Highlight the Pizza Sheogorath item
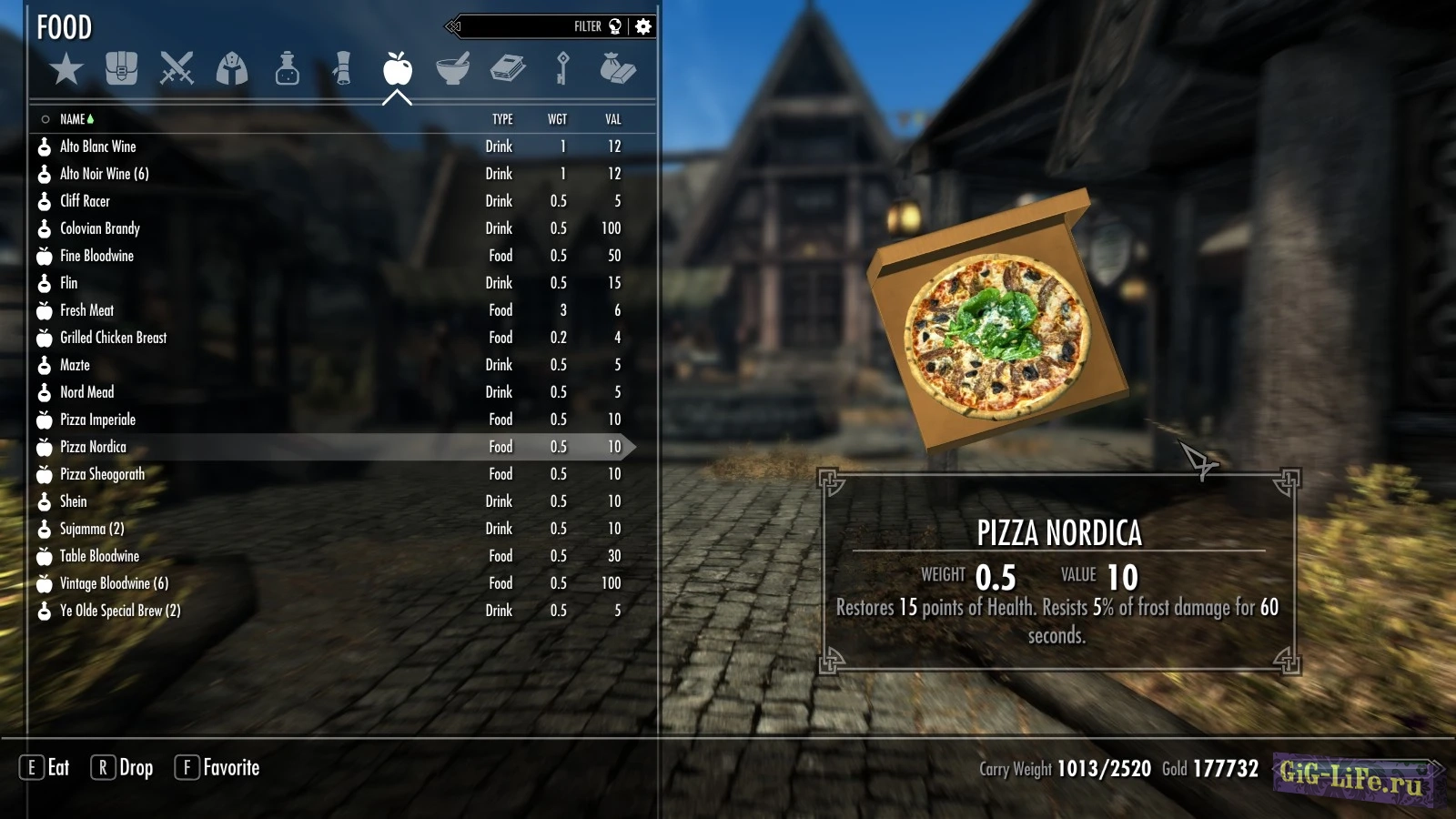 click(103, 474)
